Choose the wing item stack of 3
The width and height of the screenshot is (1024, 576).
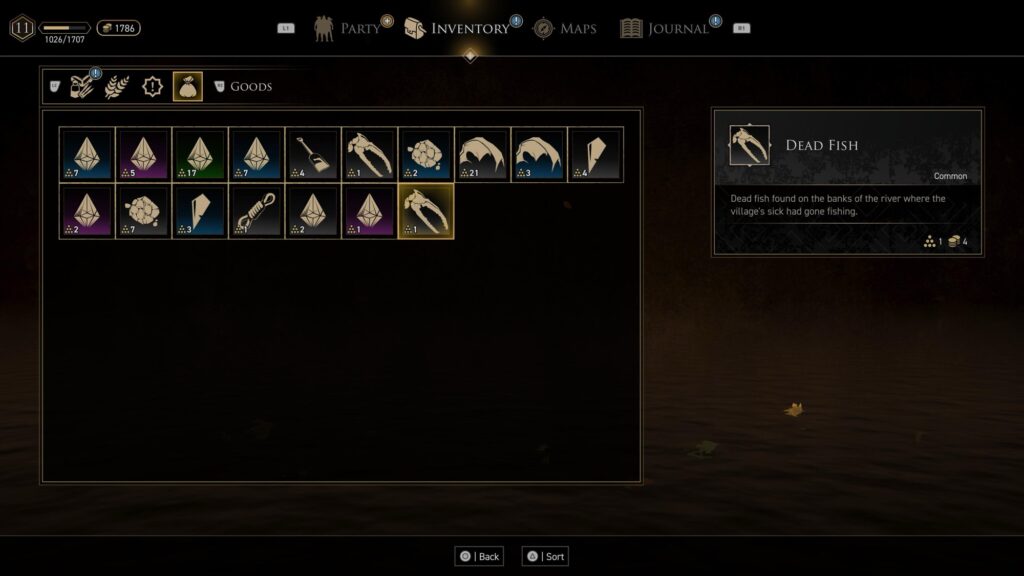tap(539, 154)
